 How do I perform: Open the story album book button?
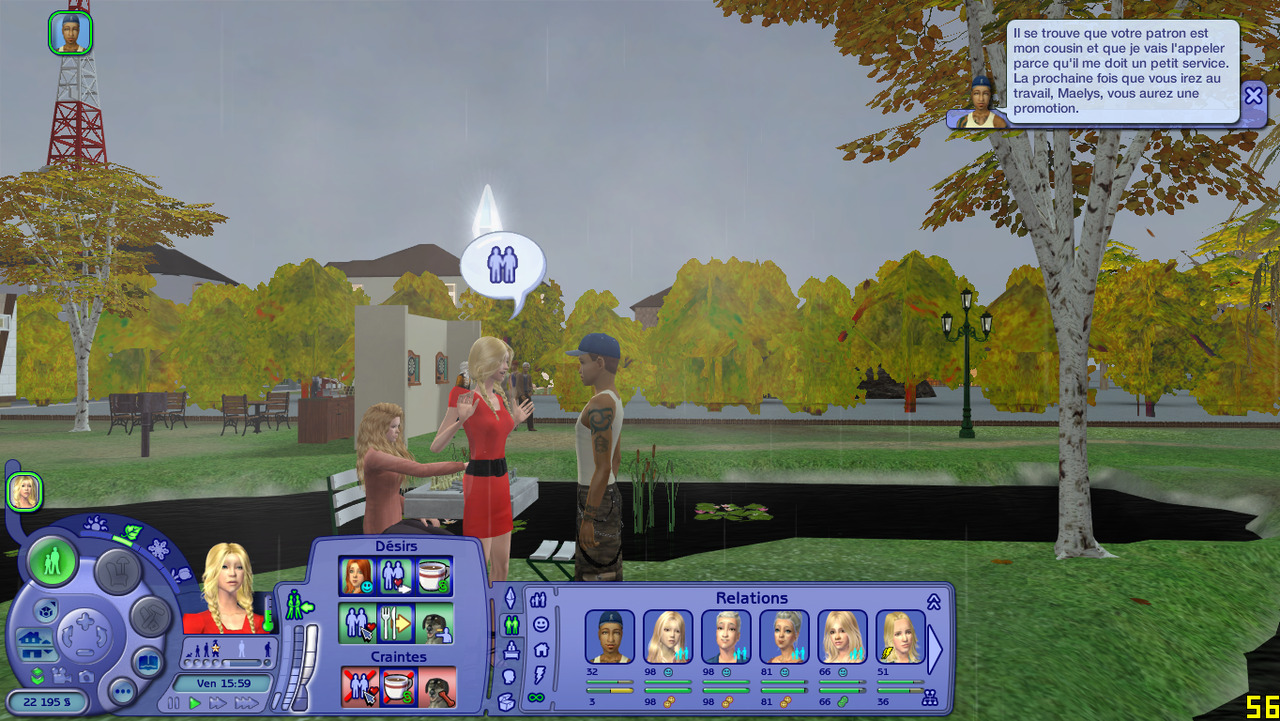(x=148, y=662)
